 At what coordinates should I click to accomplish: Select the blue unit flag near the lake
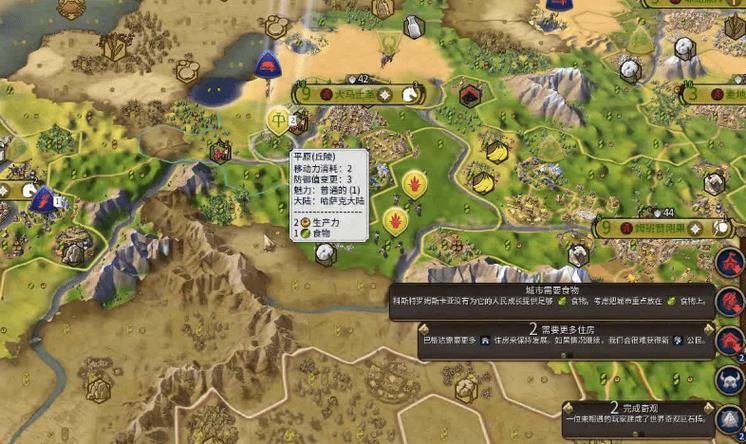coord(266,65)
